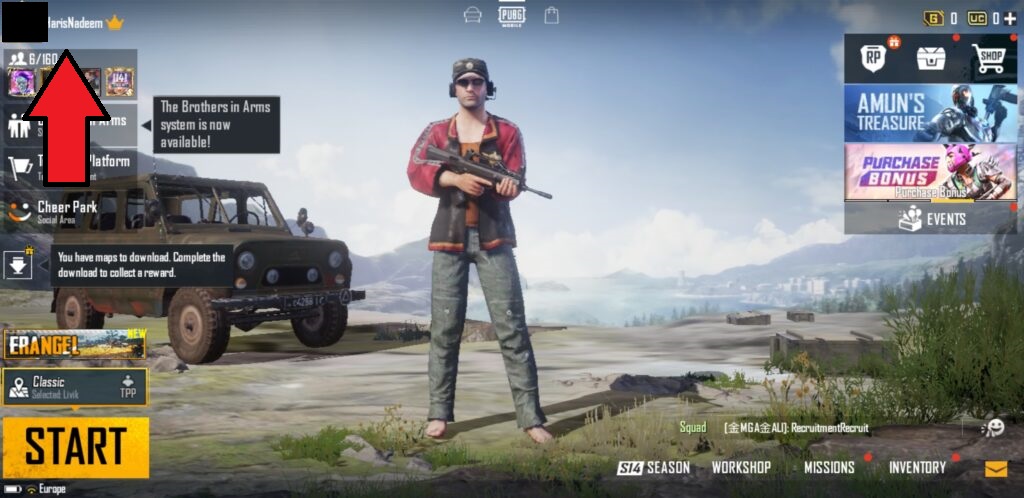Tap the yellow START button

[x=76, y=447]
